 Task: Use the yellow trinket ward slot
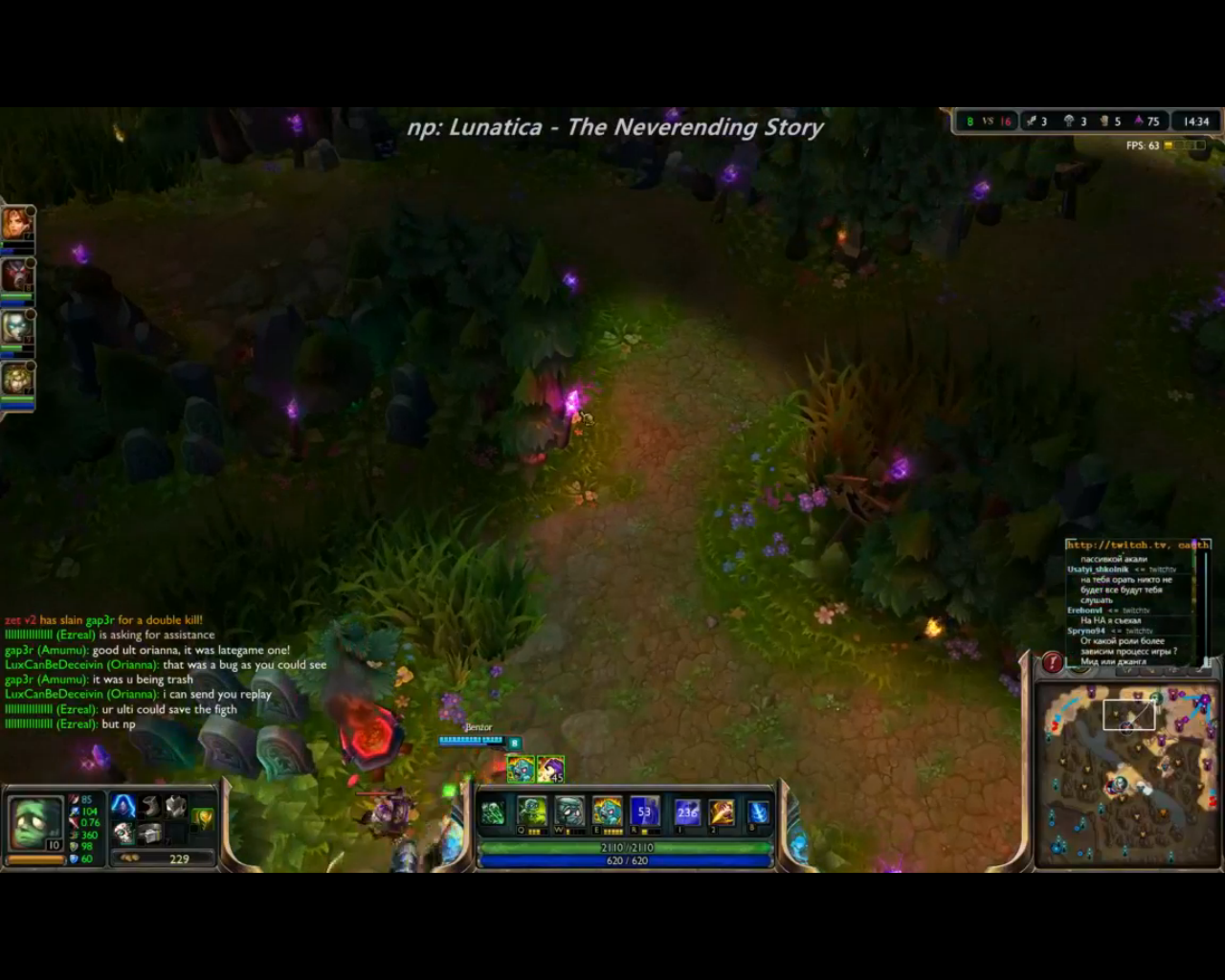coord(203,818)
